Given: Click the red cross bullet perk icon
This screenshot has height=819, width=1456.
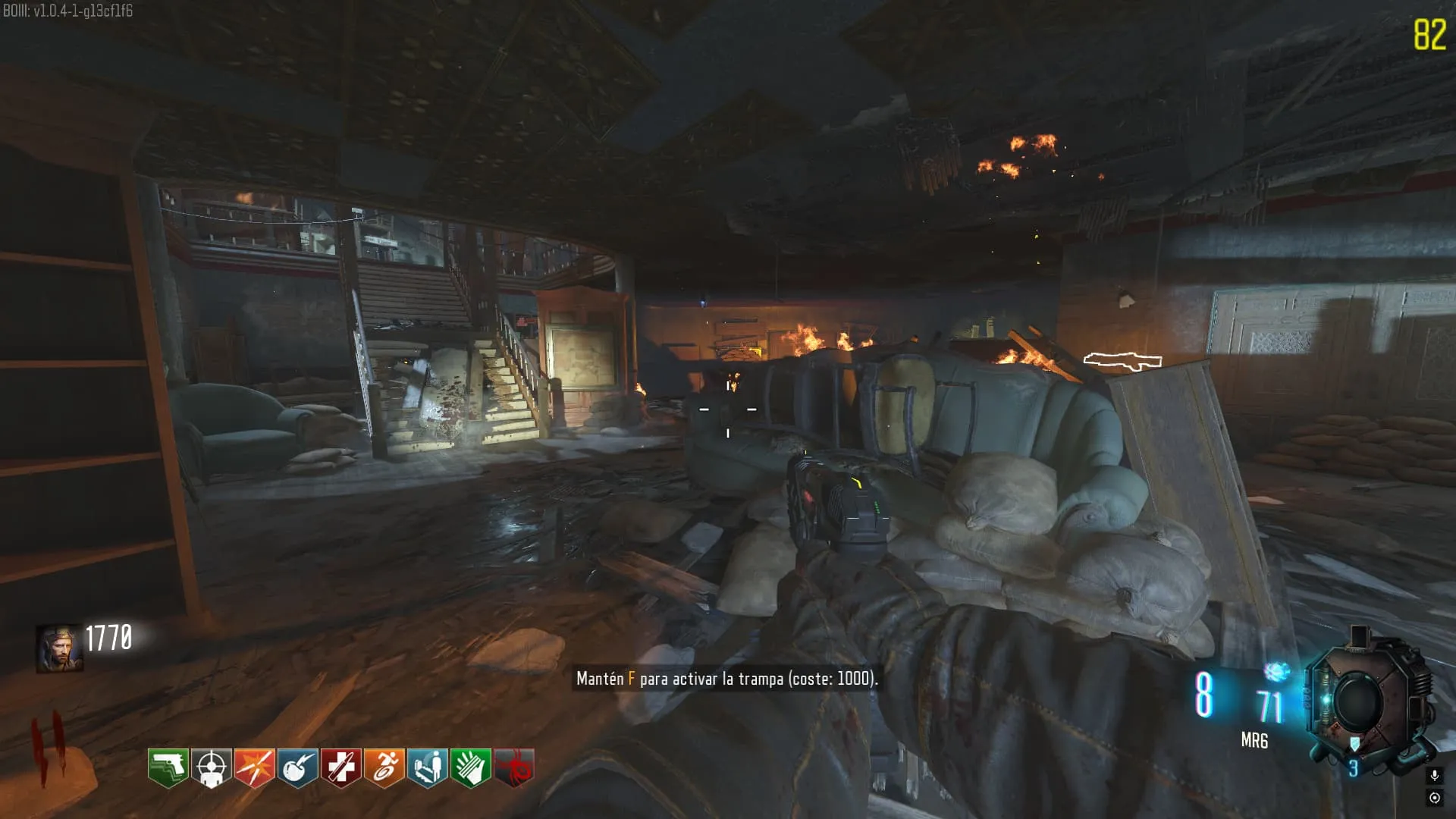Looking at the screenshot, I should tap(341, 767).
